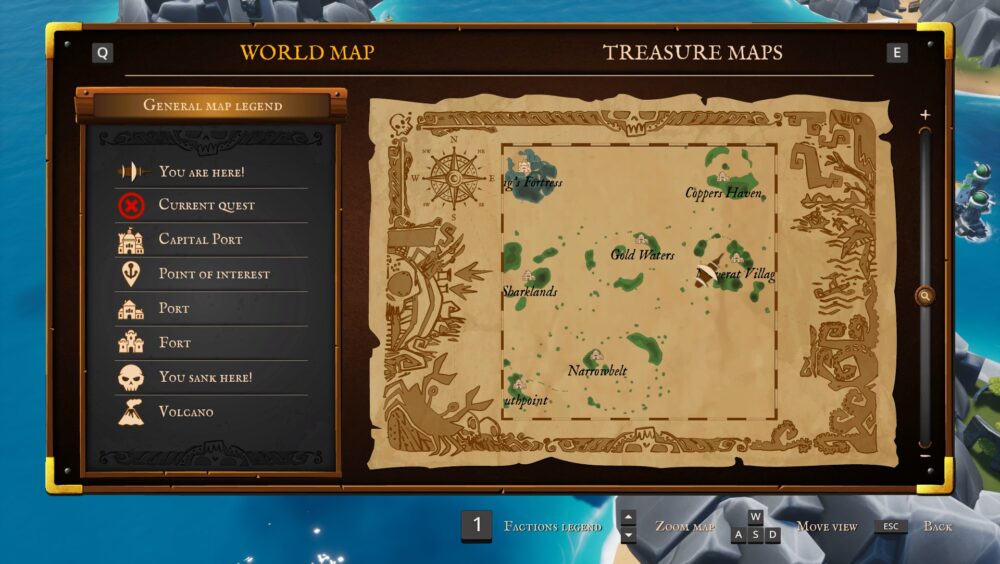Click the Narrowbelt port marker
Screen dimensions: 1000x564
[597, 355]
